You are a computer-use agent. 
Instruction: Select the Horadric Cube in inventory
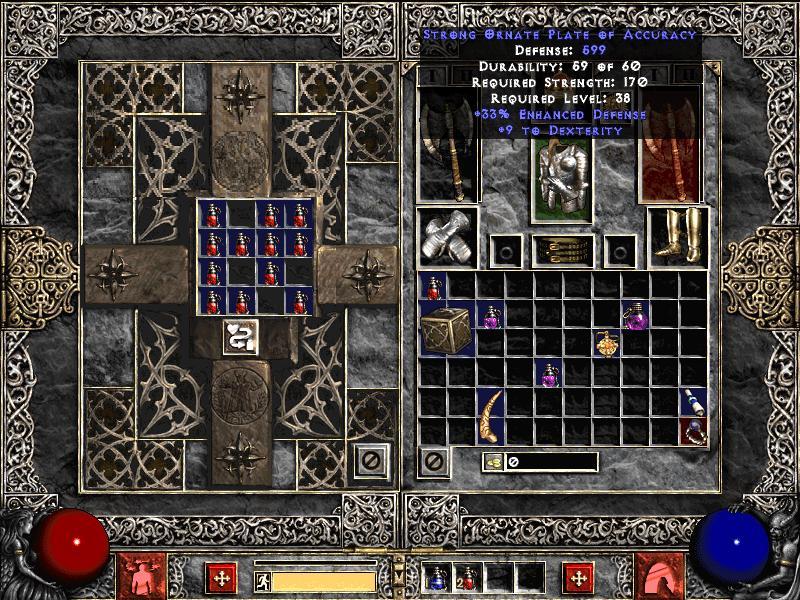coord(446,330)
